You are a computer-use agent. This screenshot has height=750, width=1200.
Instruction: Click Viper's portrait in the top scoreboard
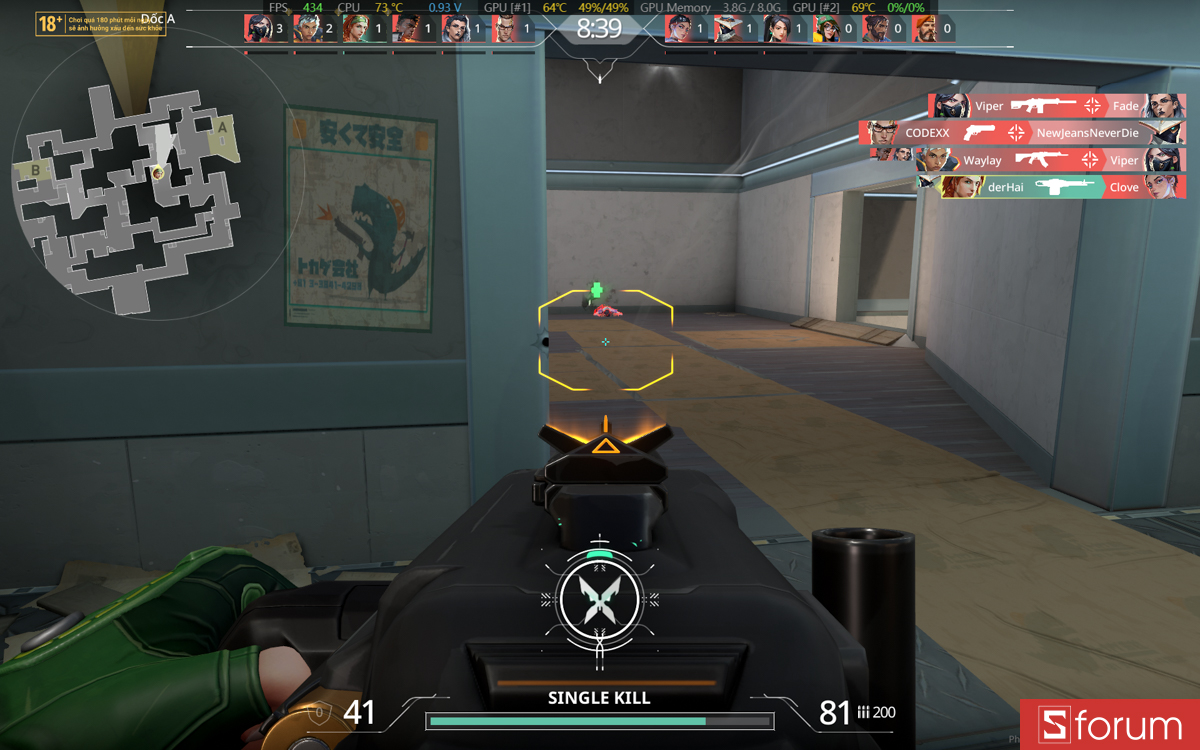point(257,28)
